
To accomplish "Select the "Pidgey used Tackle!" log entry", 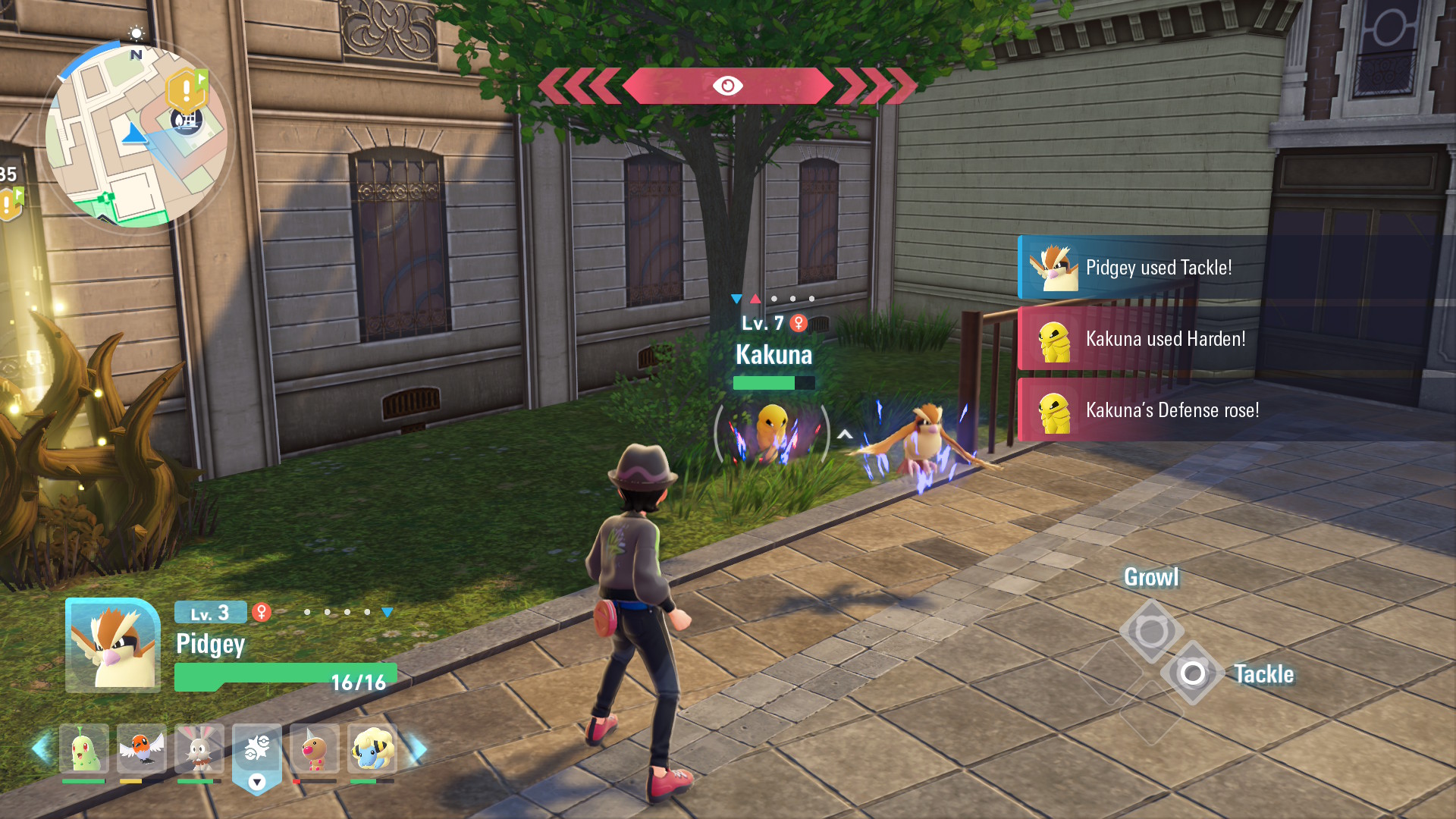I will pos(1159,268).
